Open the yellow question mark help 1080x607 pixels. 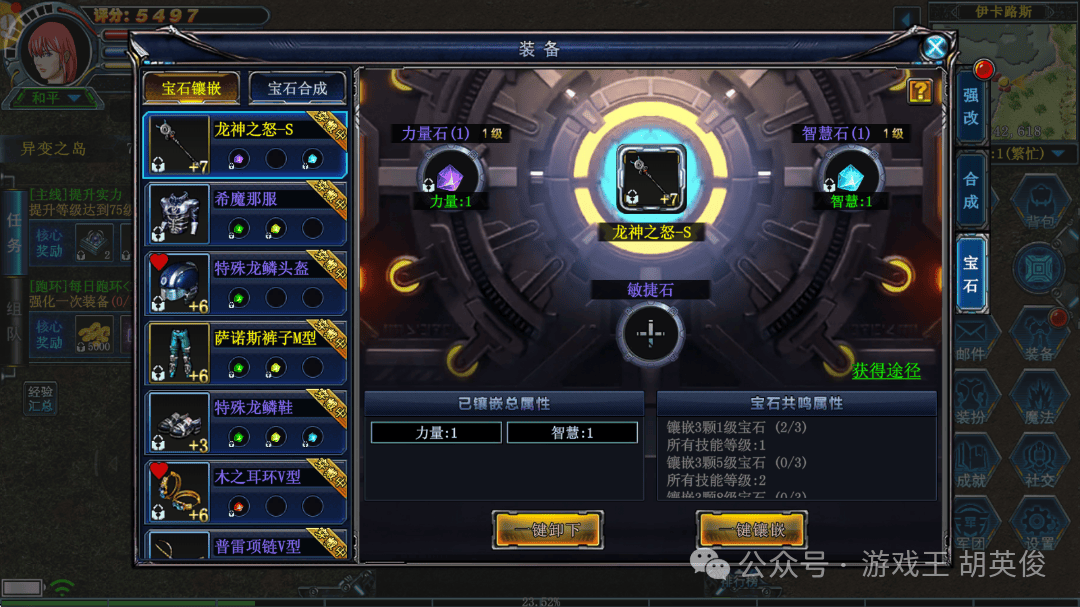[920, 92]
